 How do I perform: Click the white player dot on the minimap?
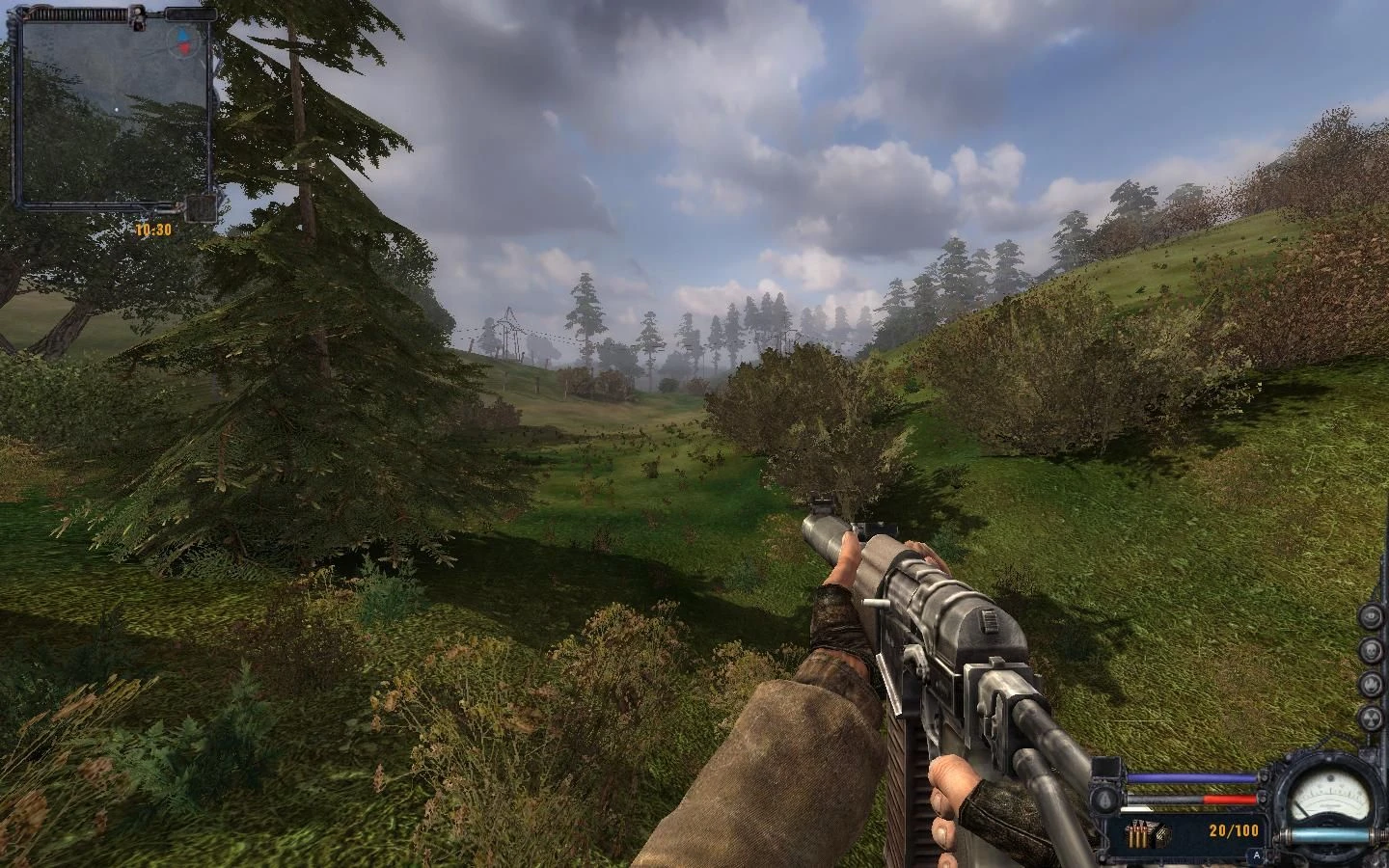coord(117,109)
